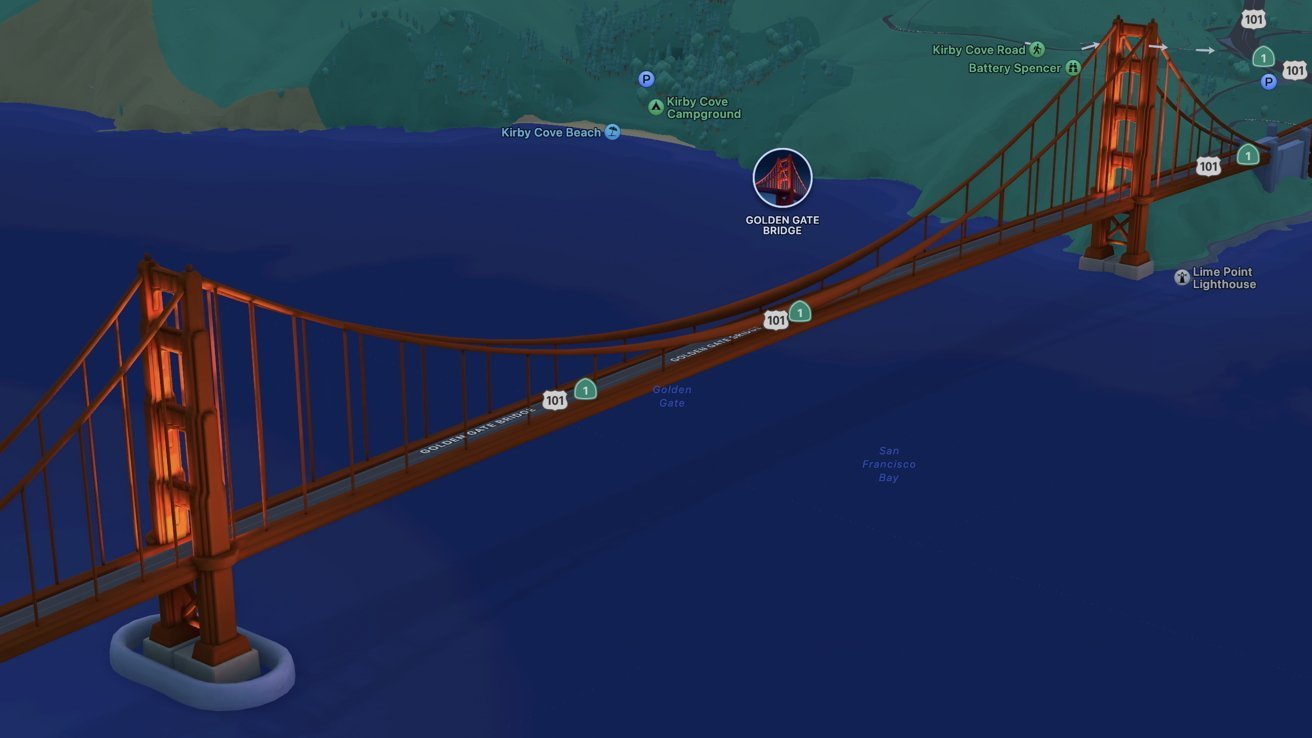
Task: Click the GOLDEN GATE BRIDGE text label
Action: (x=781, y=224)
